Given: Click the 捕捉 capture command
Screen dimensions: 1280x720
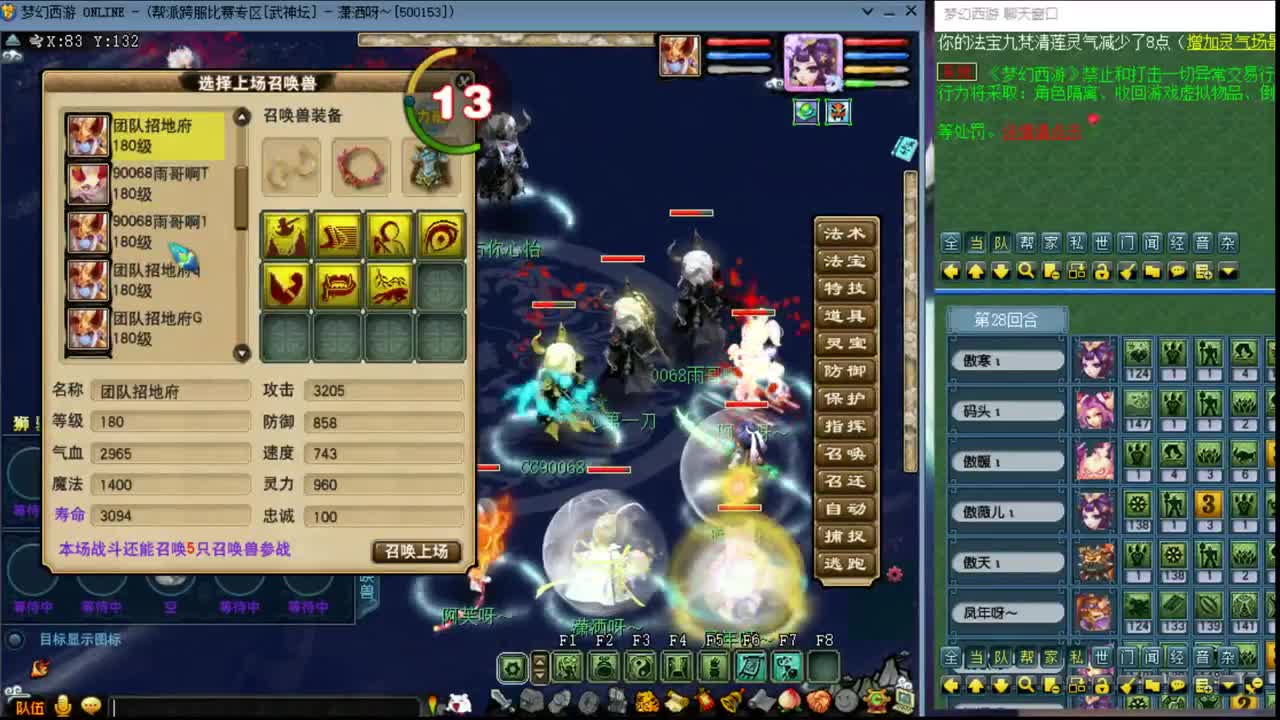Looking at the screenshot, I should [843, 537].
